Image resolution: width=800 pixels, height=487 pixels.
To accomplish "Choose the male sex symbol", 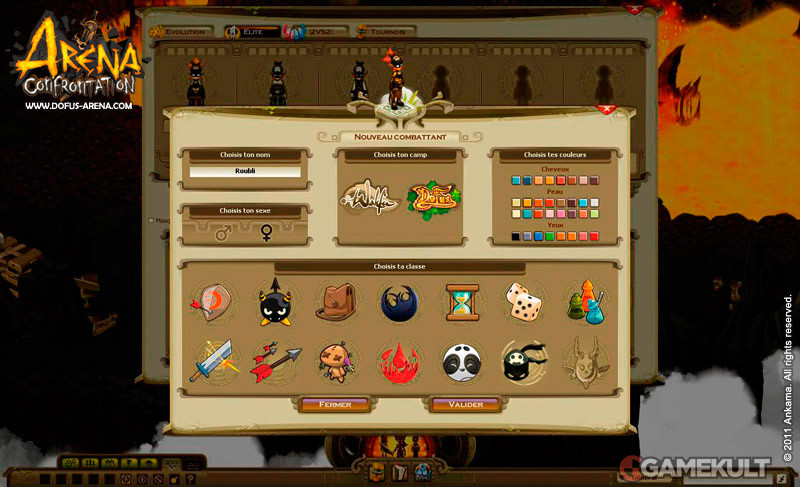I will [x=223, y=232].
